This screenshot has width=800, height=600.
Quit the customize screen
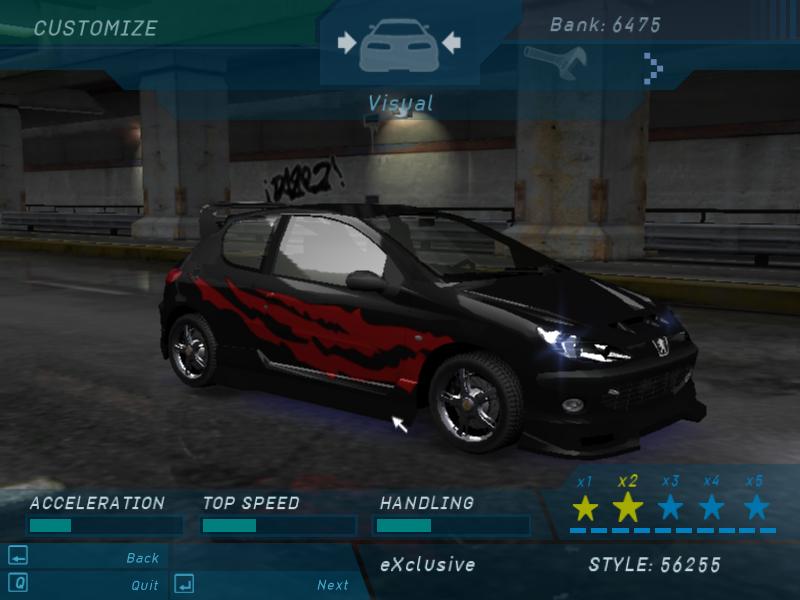[x=144, y=585]
